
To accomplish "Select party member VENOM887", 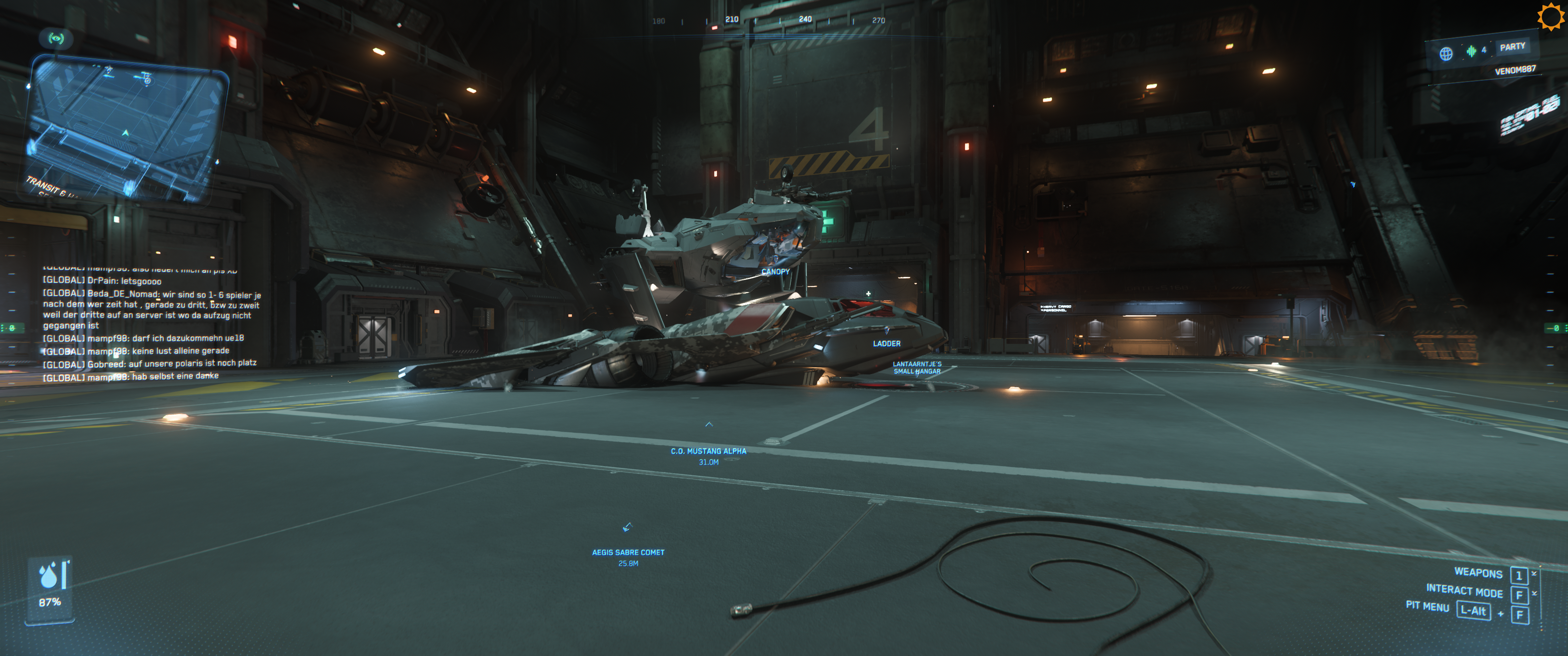I will coord(1514,70).
